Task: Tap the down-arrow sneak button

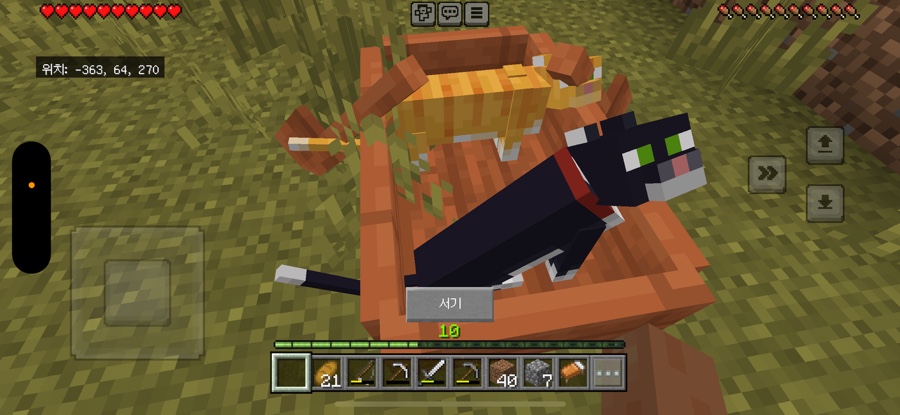Action: pos(825,203)
